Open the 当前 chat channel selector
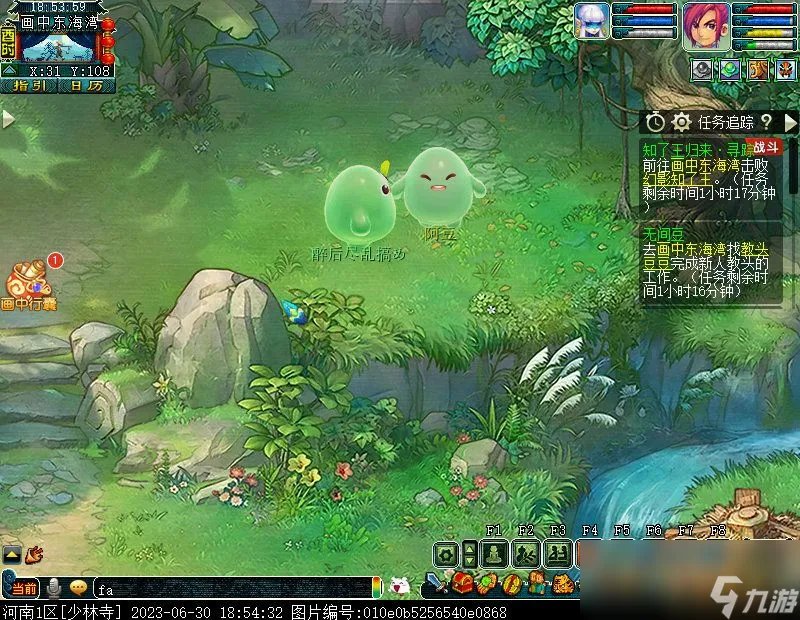The image size is (800, 620). [x=25, y=588]
